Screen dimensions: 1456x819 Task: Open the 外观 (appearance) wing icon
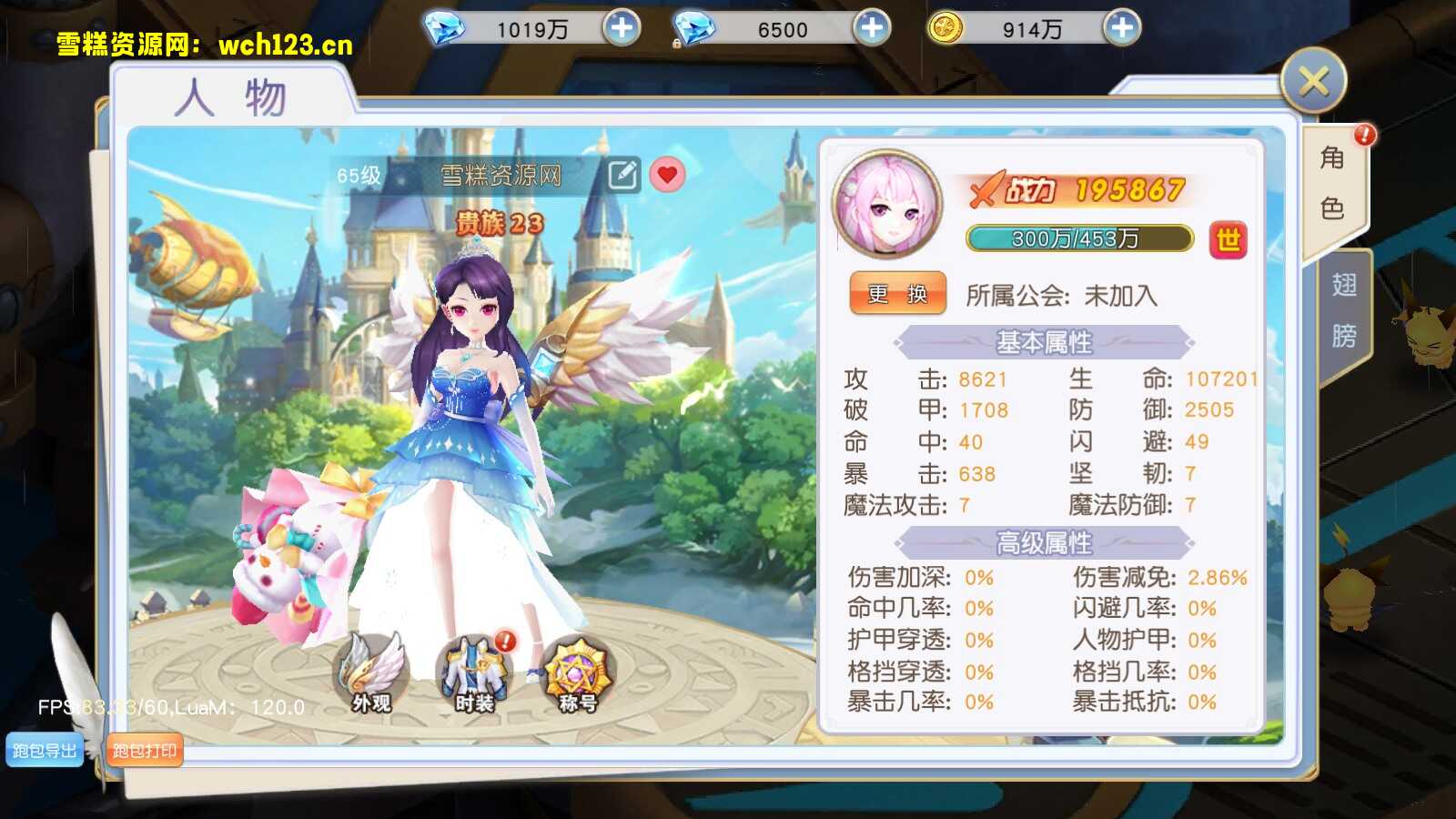[x=371, y=669]
